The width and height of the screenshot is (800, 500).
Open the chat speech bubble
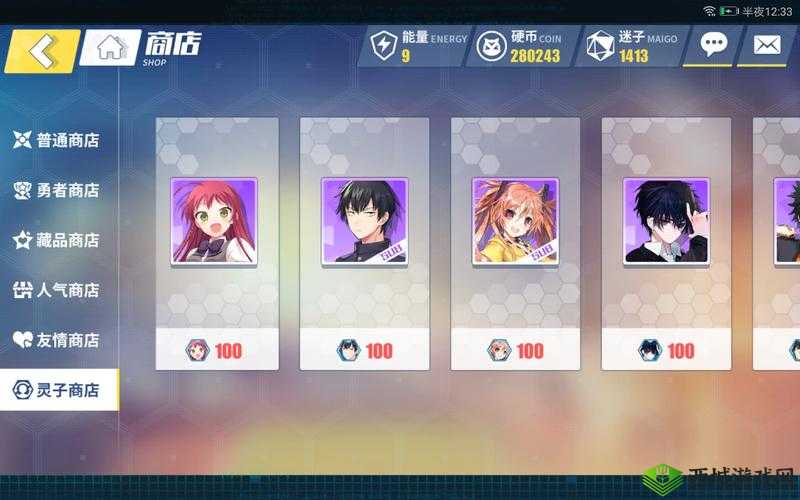click(713, 45)
